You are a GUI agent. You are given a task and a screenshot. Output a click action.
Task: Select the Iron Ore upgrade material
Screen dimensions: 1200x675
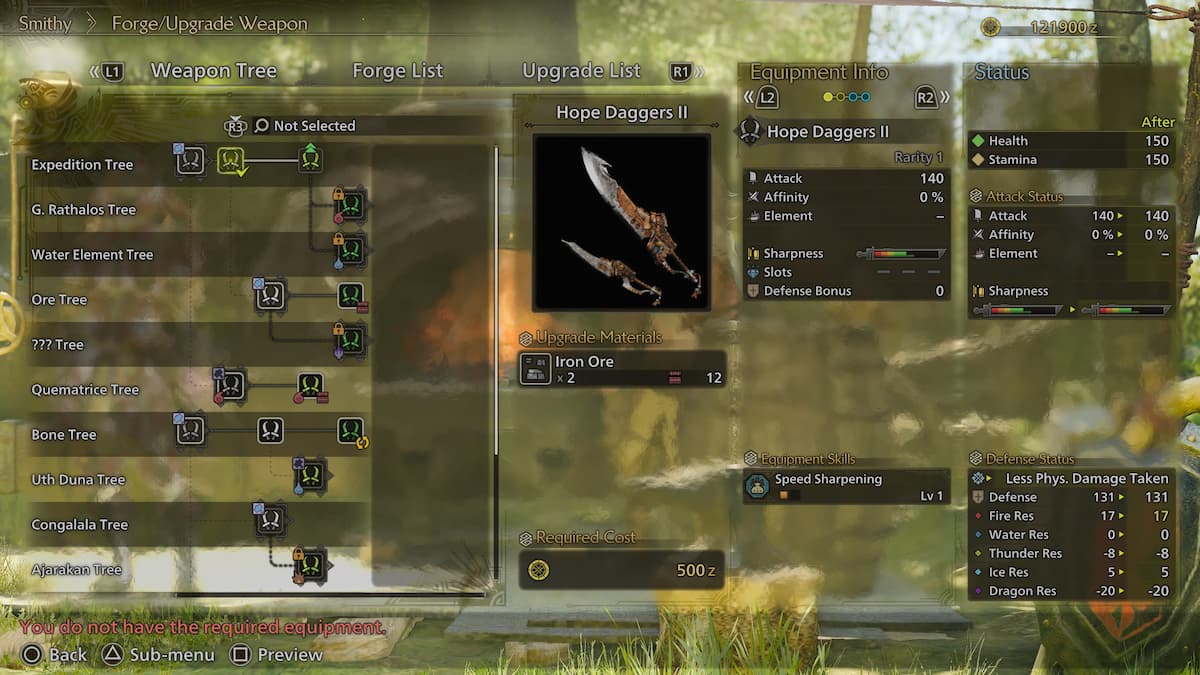point(621,369)
